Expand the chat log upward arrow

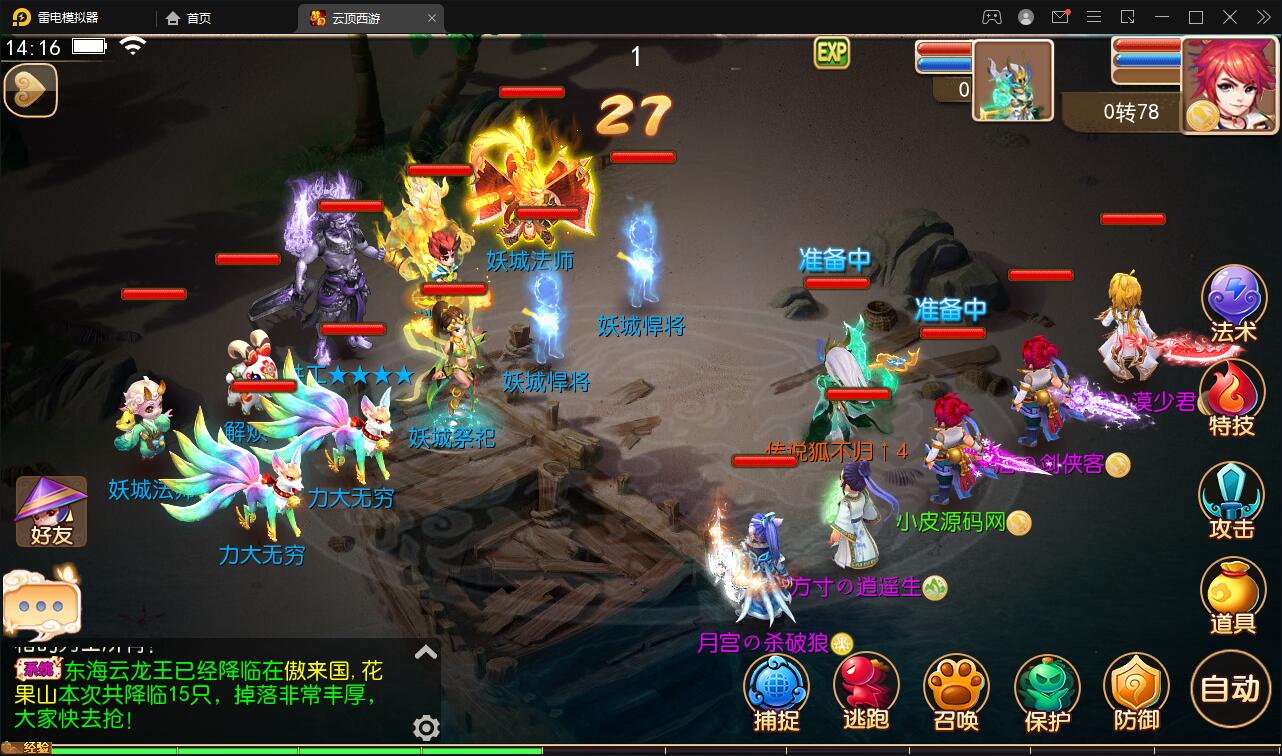(x=428, y=650)
